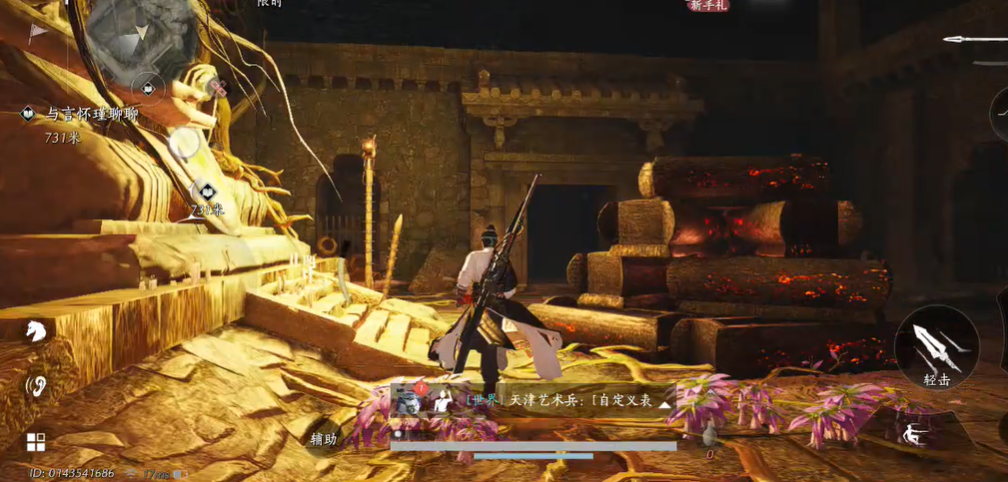Select the spear weapon icon
The width and height of the screenshot is (1008, 482).
[x=975, y=40]
